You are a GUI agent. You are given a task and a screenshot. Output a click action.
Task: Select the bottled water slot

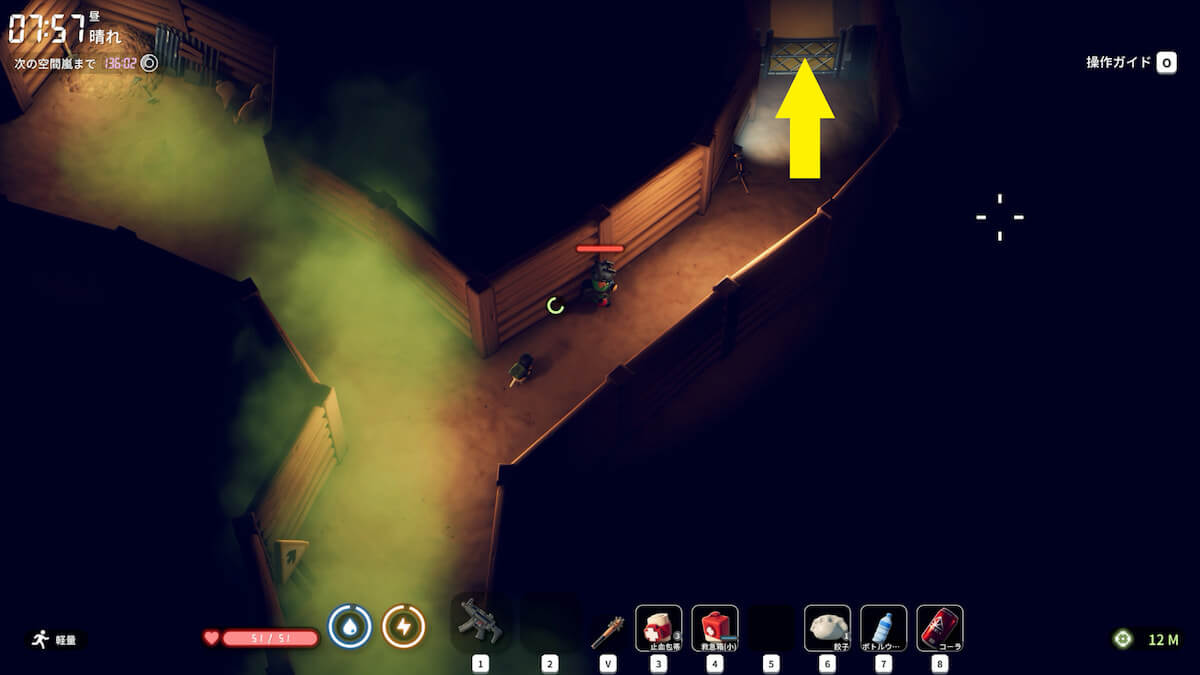coord(883,628)
